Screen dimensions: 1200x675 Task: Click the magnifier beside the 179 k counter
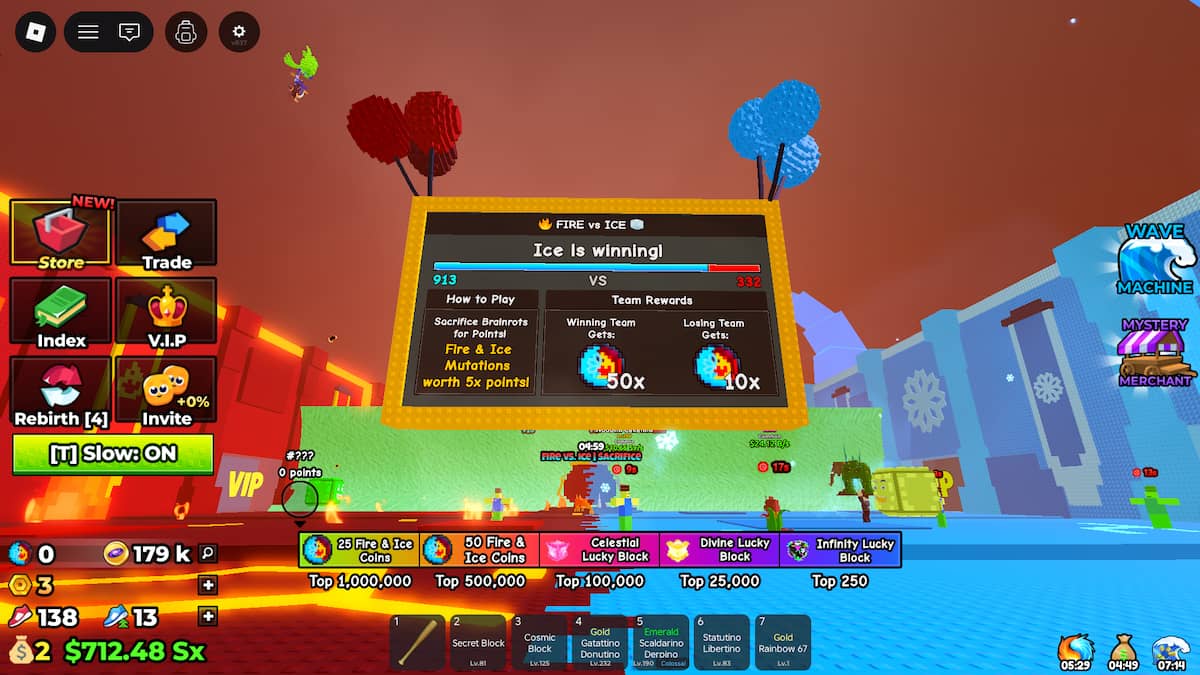click(x=208, y=553)
